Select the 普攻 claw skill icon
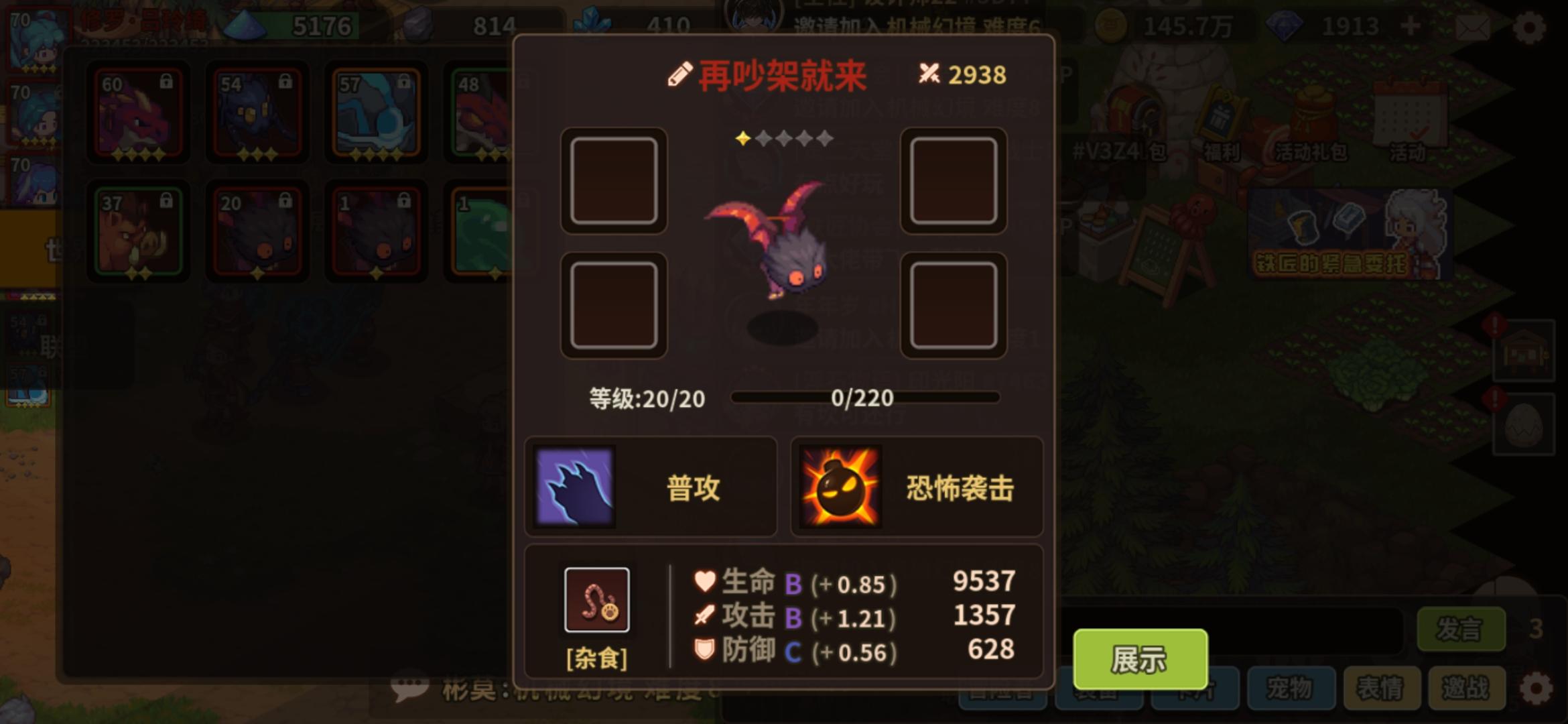This screenshot has height=724, width=1568. (x=578, y=487)
